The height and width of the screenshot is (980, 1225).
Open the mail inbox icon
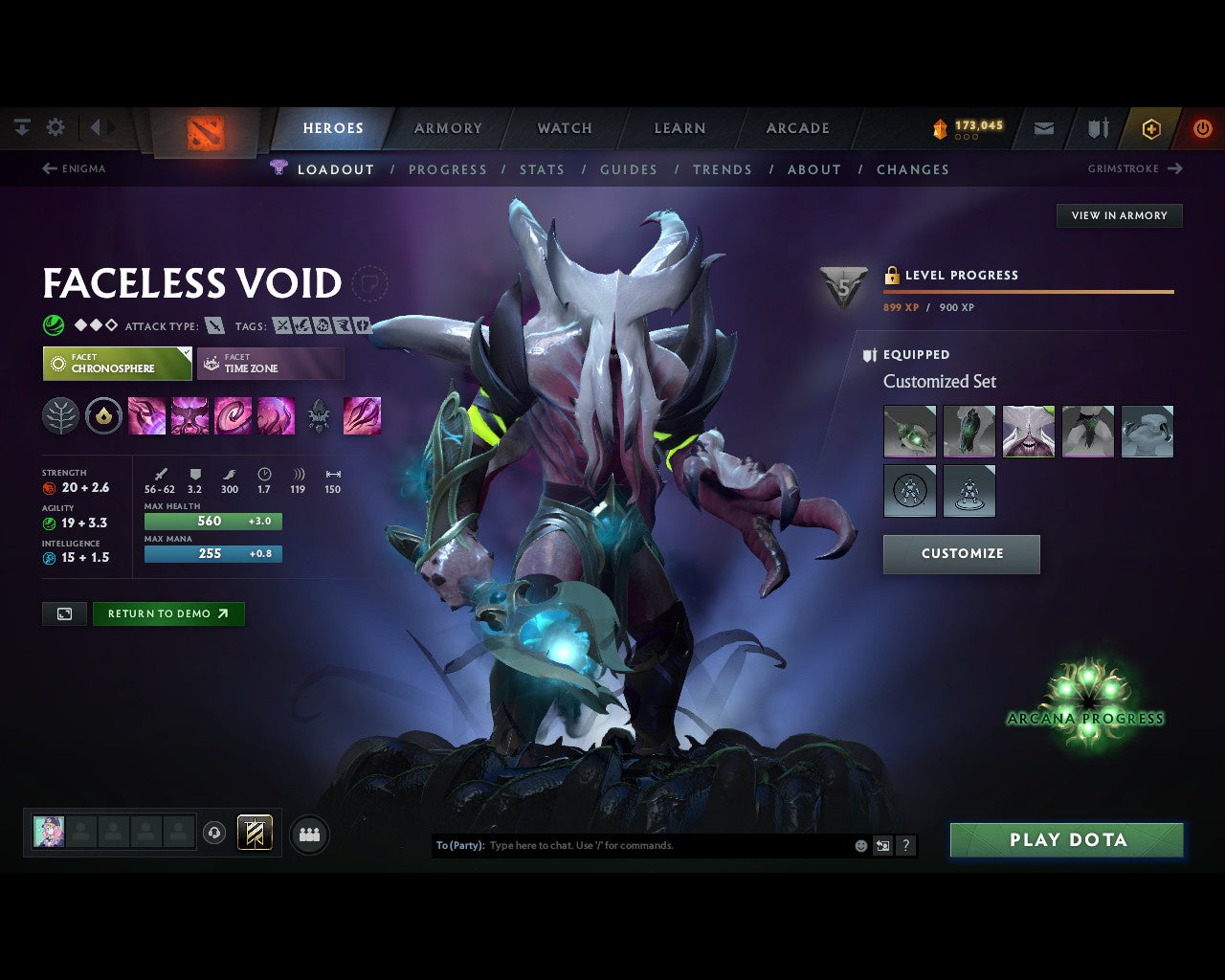point(1043,128)
